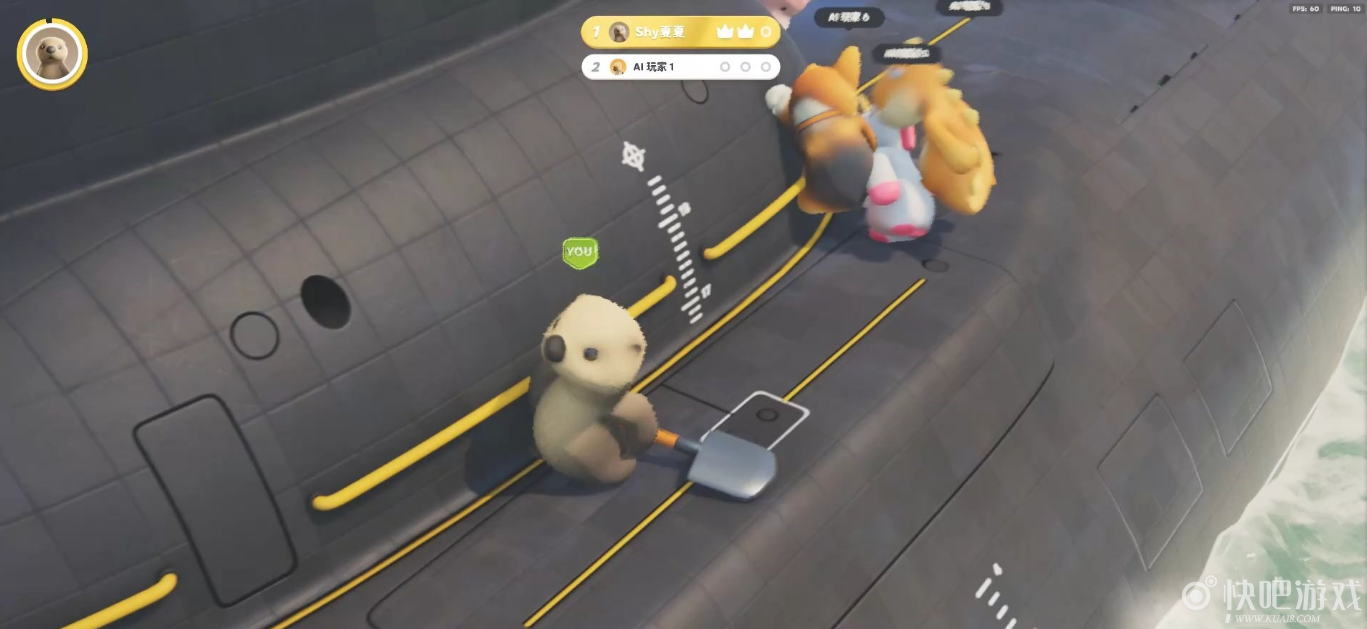This screenshot has height=629, width=1367.
Task: Select the AI 玩家 1 scoreboard row
Action: tap(681, 67)
